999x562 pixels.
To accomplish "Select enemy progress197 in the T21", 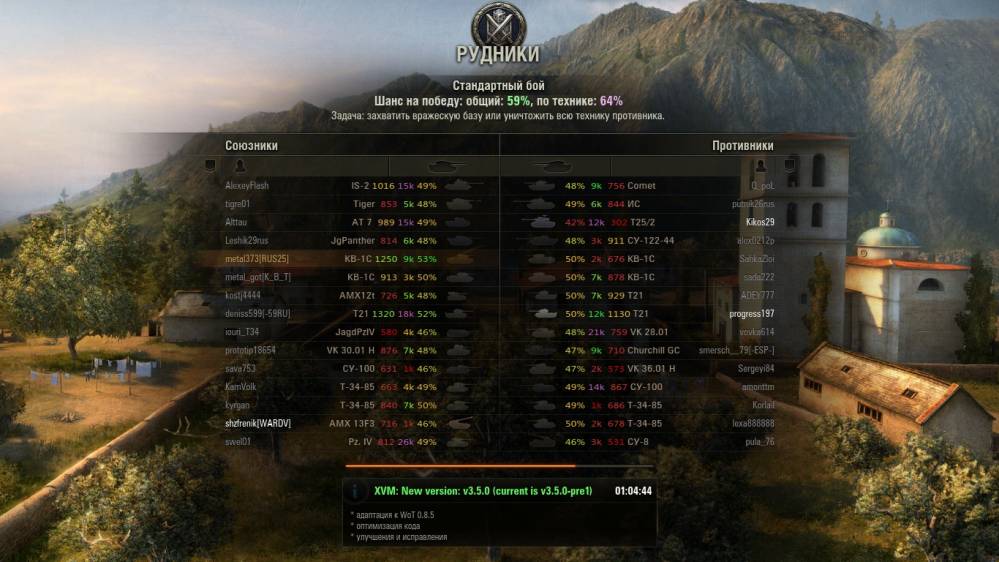I will [x=752, y=314].
